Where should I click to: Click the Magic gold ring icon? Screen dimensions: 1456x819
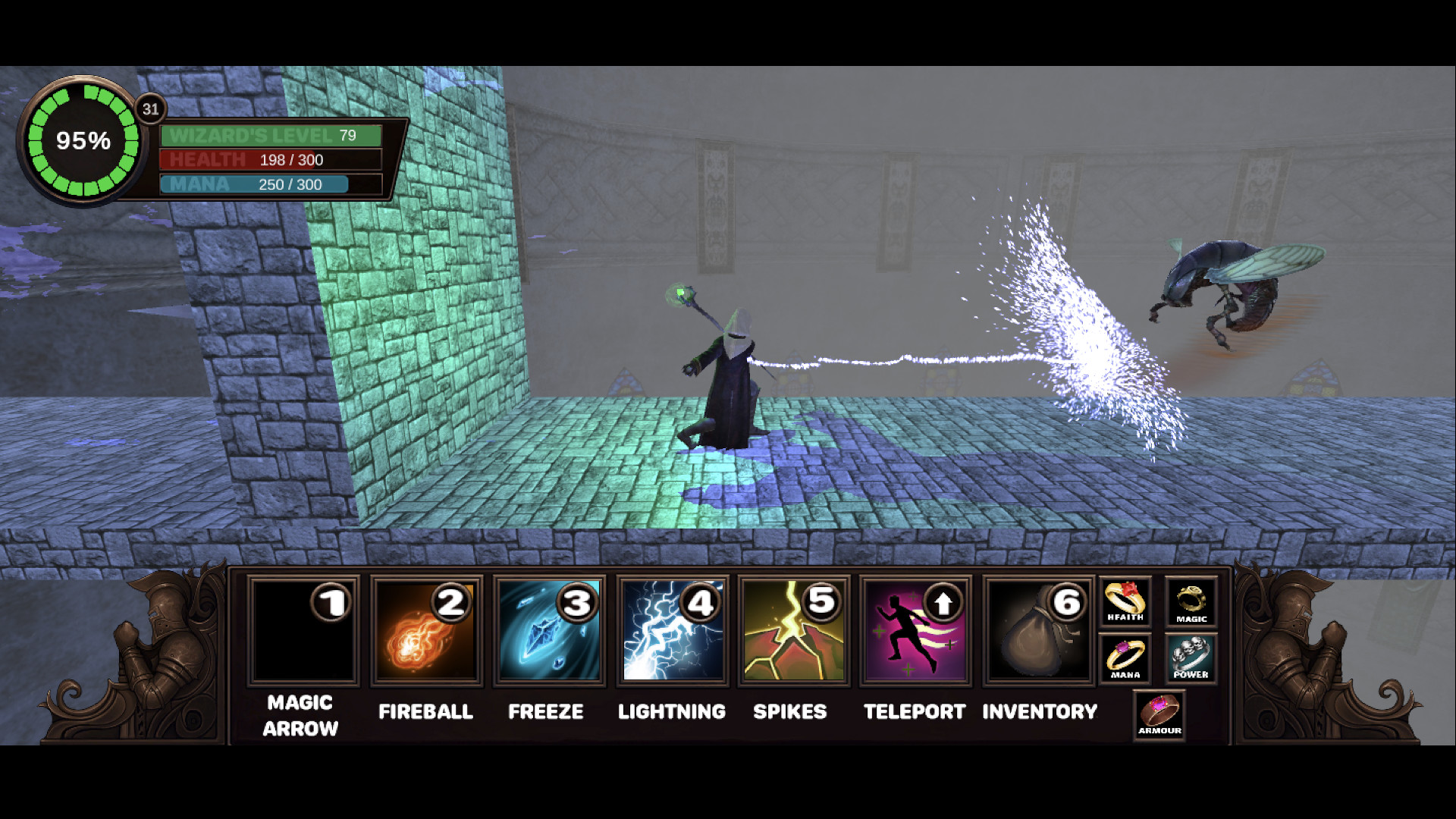click(1191, 601)
